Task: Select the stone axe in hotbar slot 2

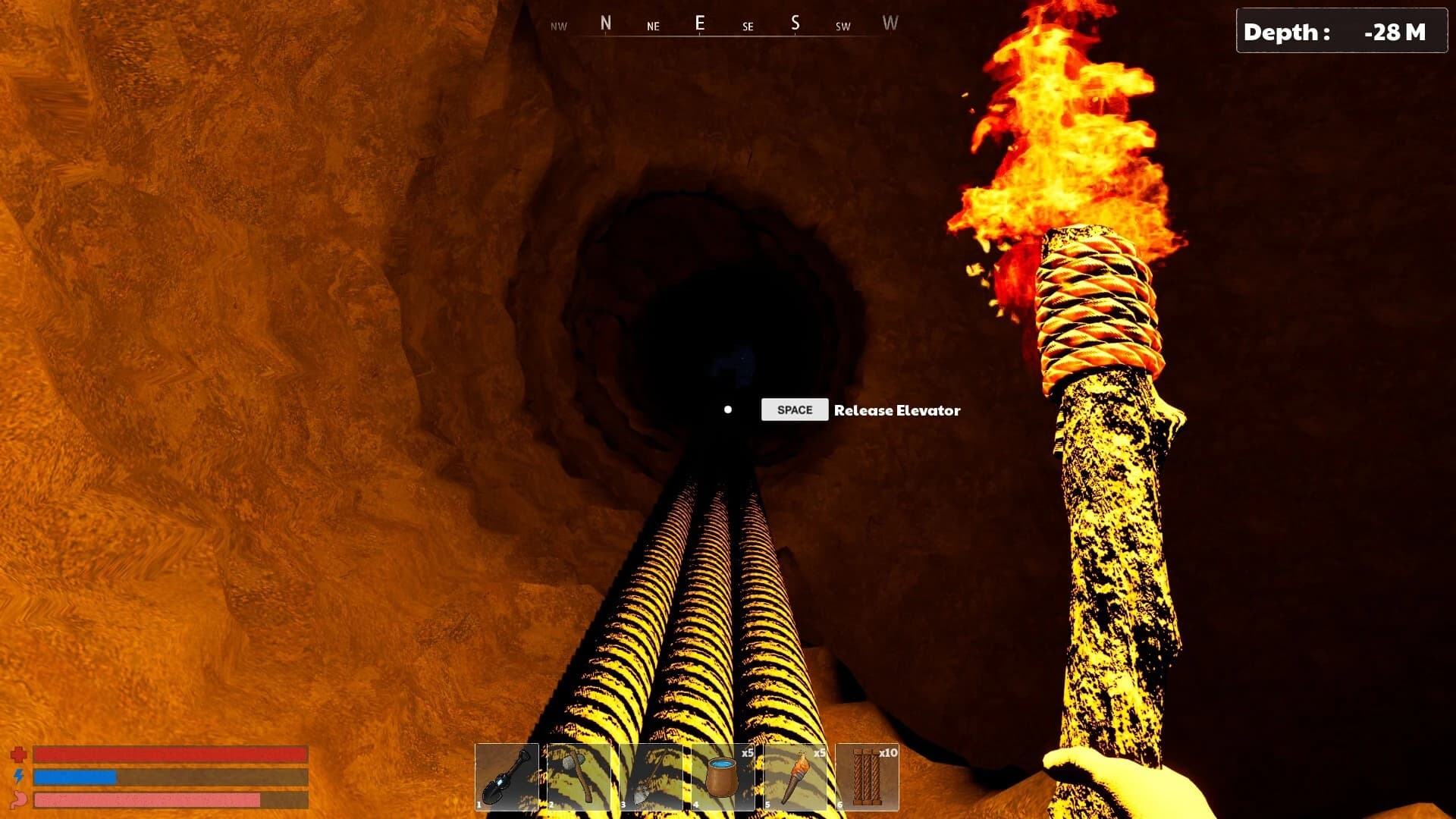Action: coord(581,775)
